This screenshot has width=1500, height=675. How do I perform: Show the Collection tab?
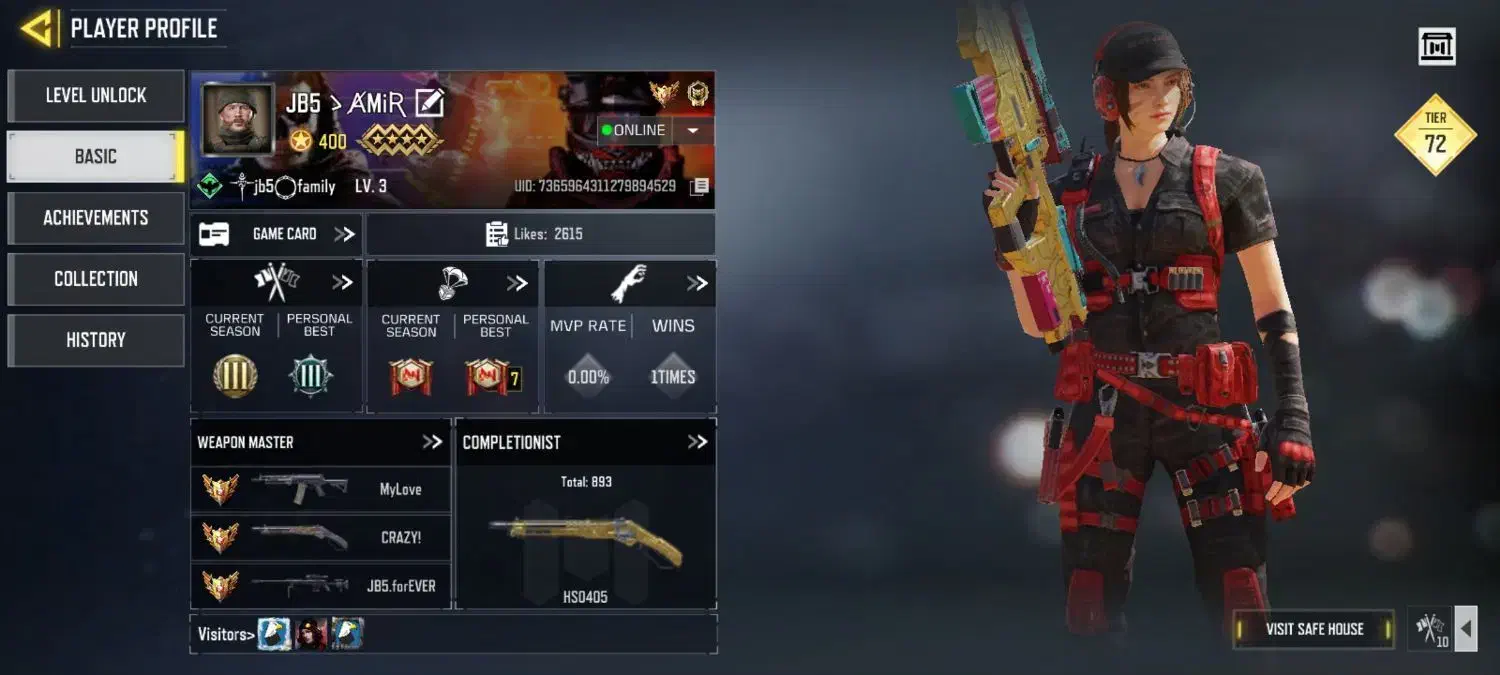(96, 279)
